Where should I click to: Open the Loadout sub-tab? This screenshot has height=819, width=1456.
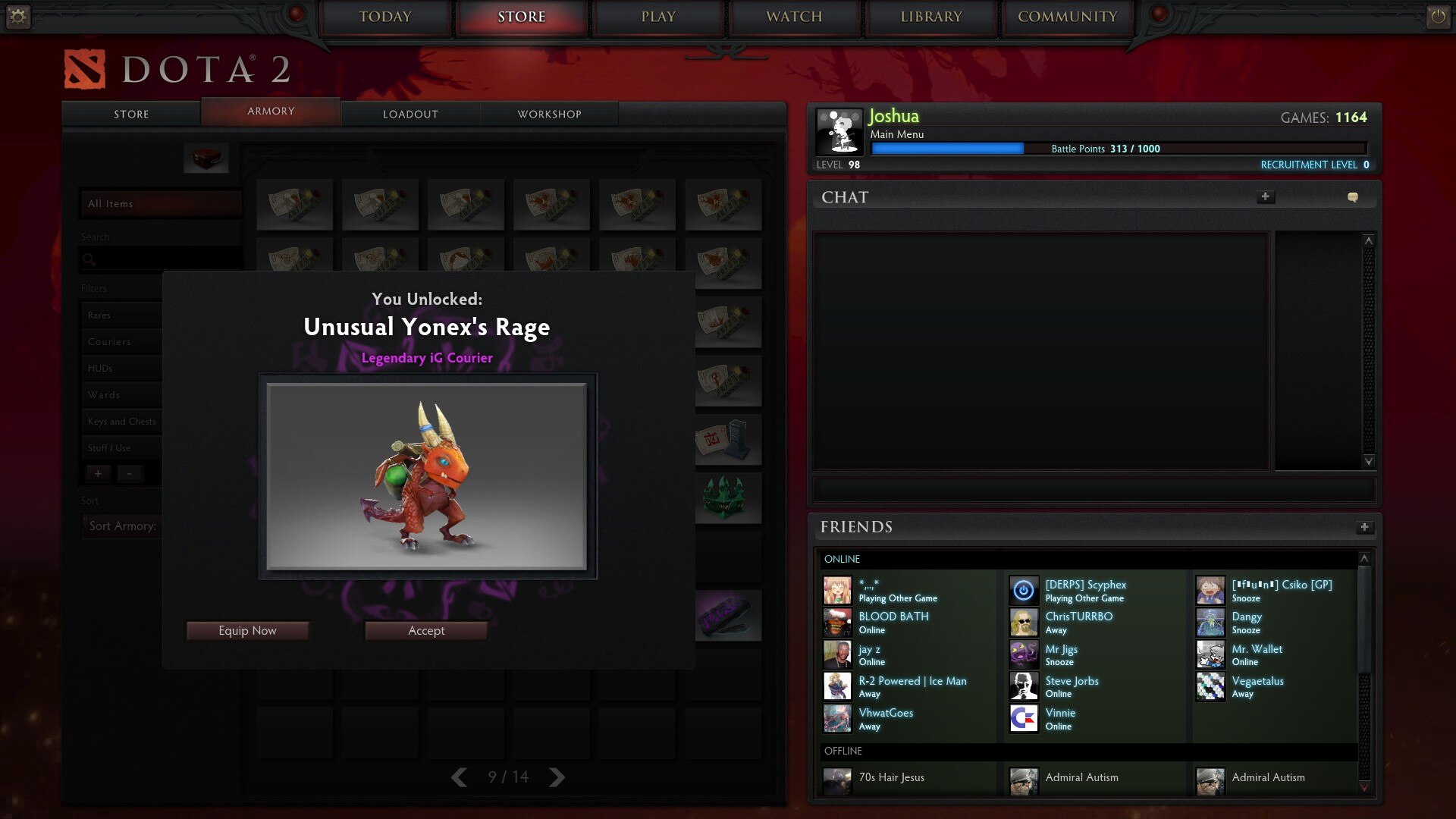point(410,114)
